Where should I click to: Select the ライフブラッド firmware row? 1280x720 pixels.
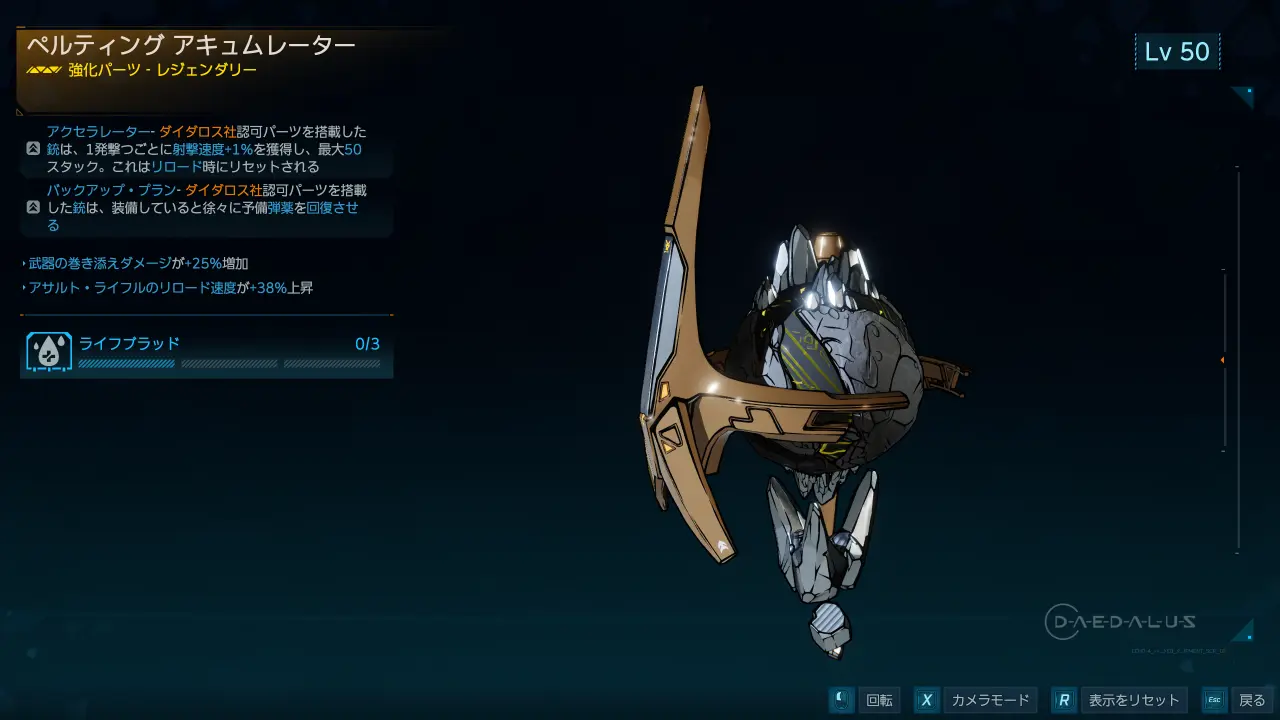[x=206, y=353]
